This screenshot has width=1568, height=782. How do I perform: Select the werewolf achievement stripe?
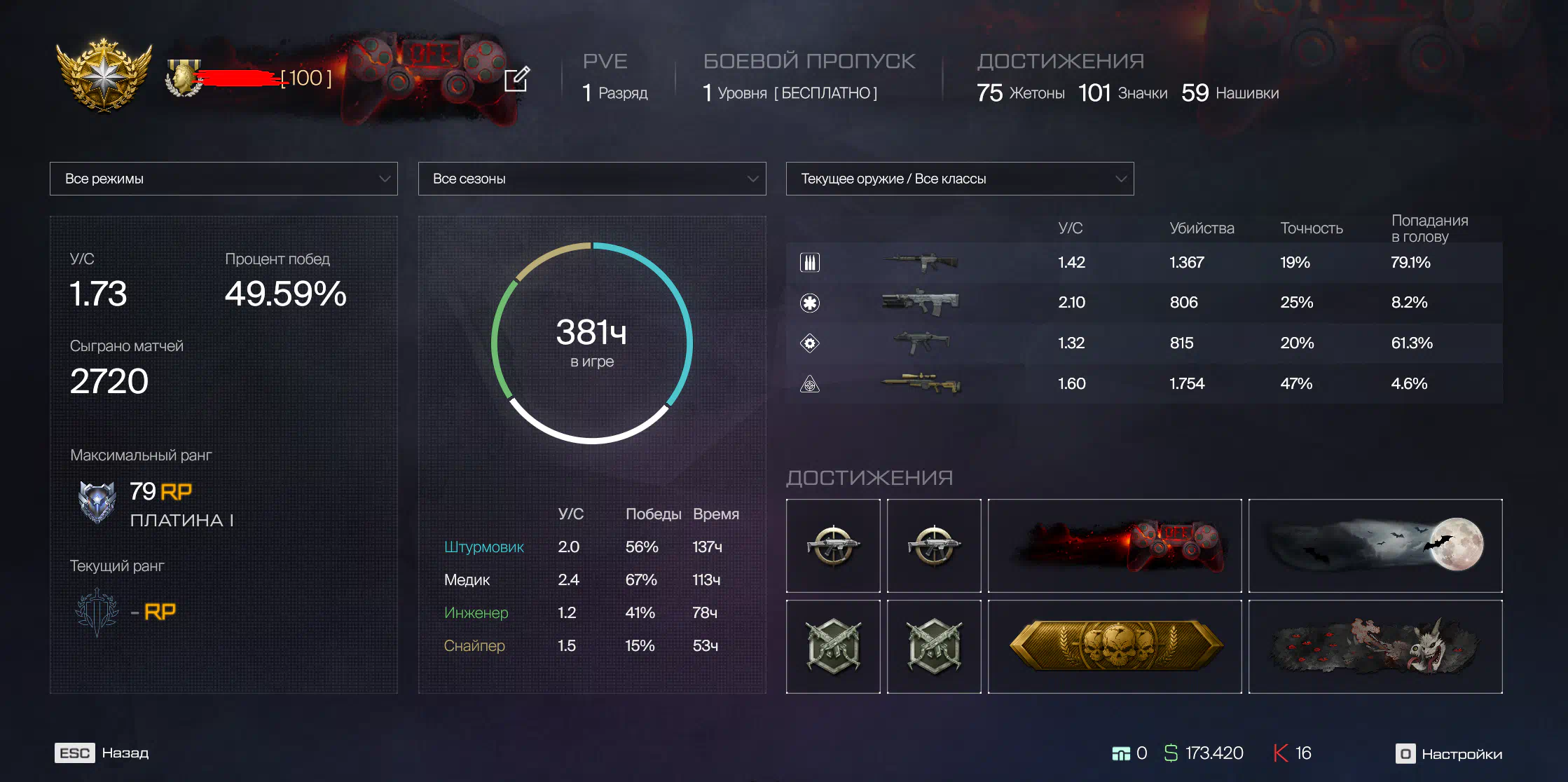point(1375,647)
